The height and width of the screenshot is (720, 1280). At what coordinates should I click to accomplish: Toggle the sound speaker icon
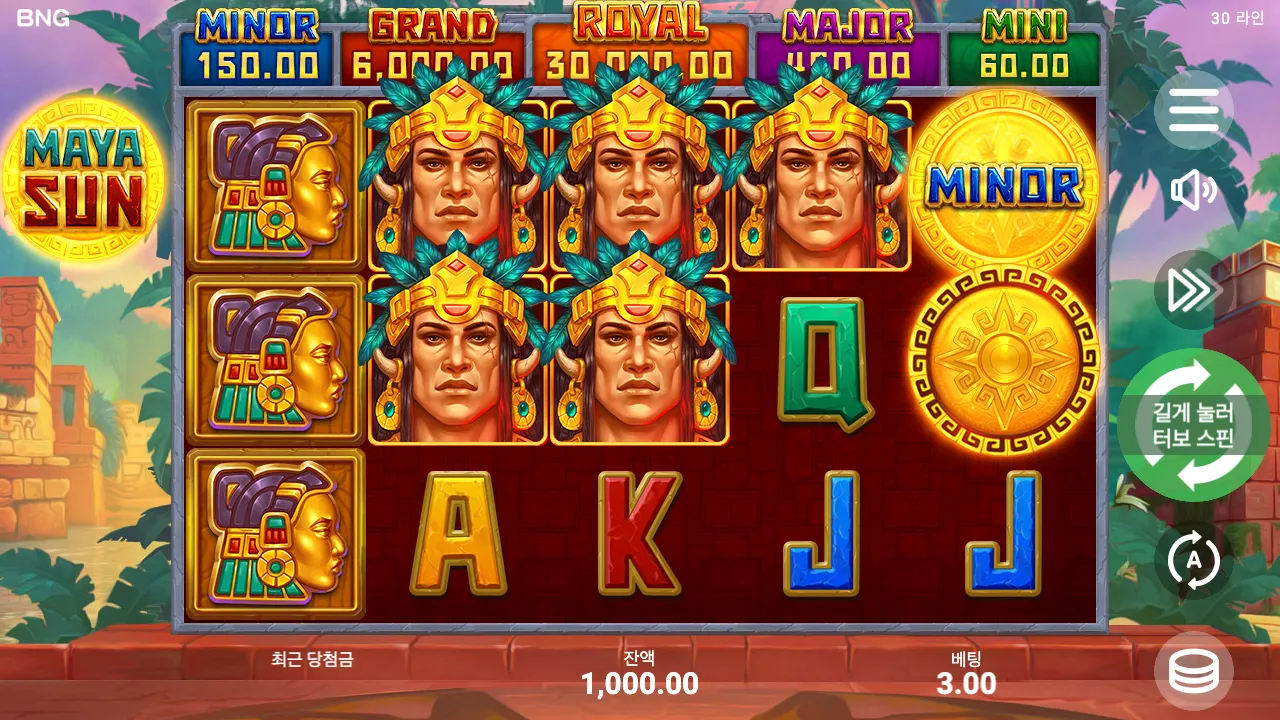[x=1193, y=191]
